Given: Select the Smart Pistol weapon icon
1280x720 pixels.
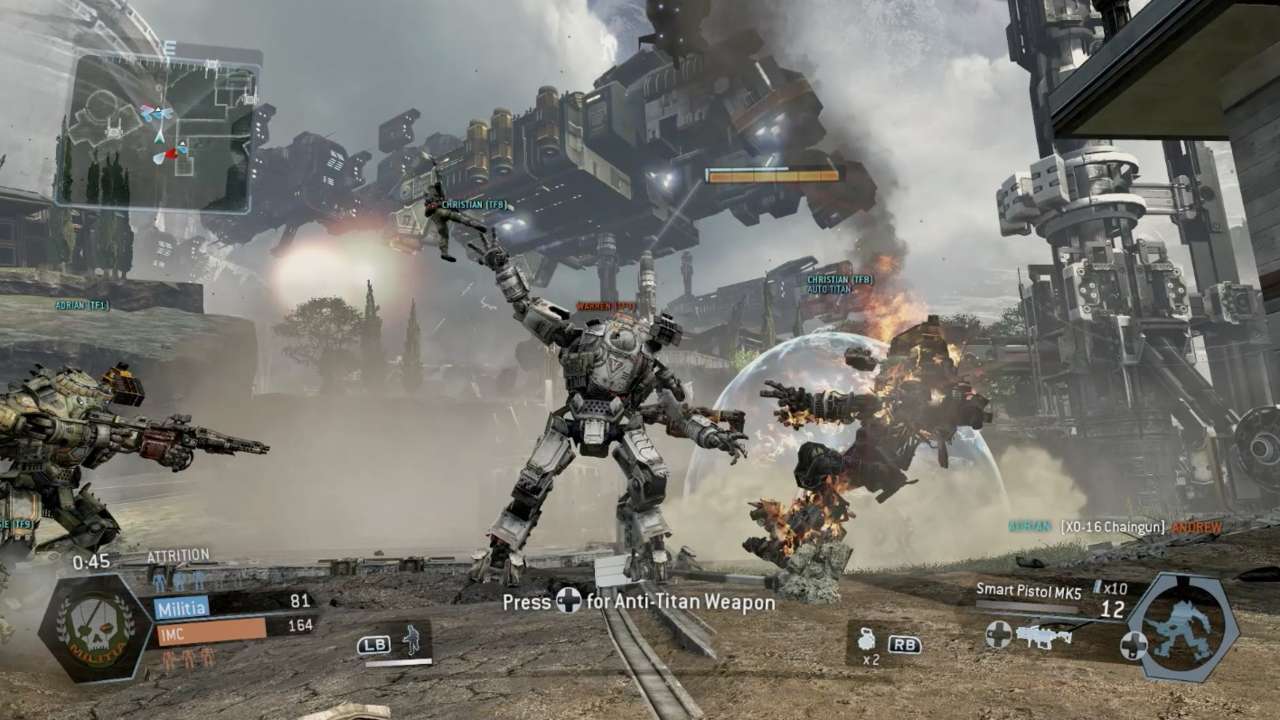Looking at the screenshot, I should point(1043,636).
